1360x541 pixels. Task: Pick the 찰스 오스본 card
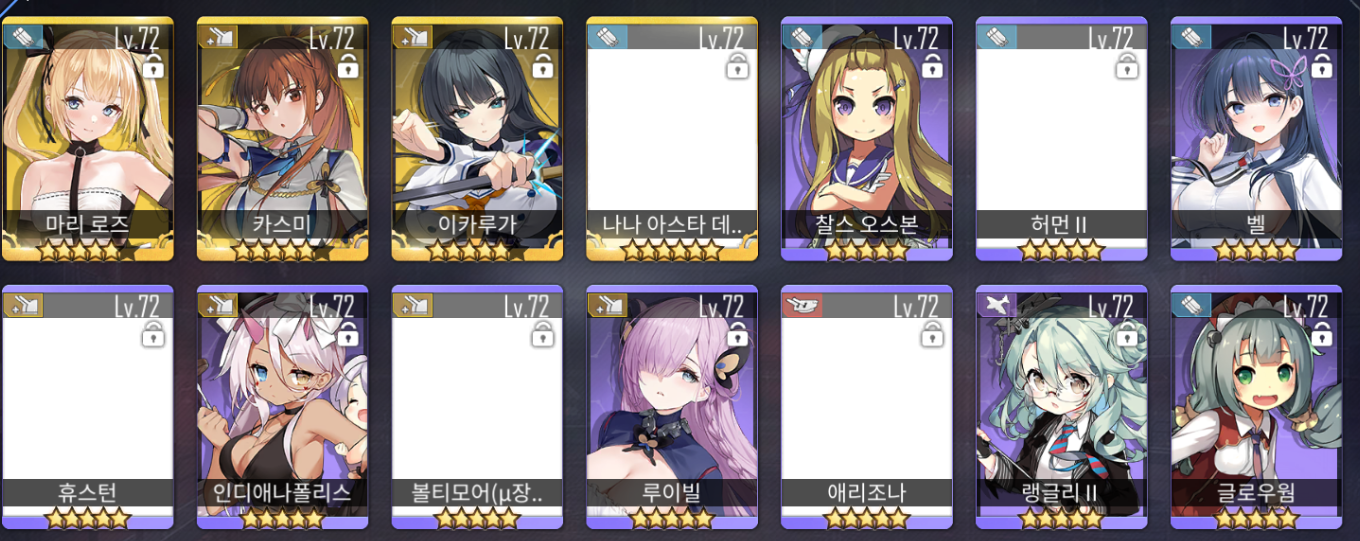click(x=866, y=138)
